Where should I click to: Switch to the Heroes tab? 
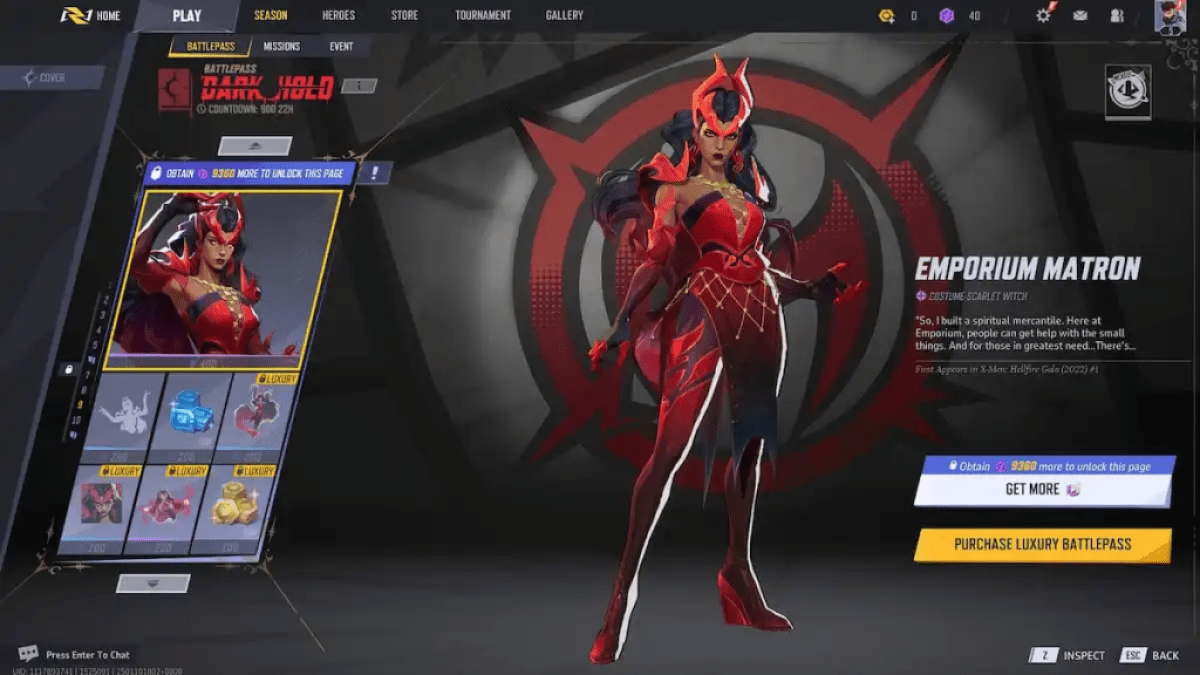338,16
